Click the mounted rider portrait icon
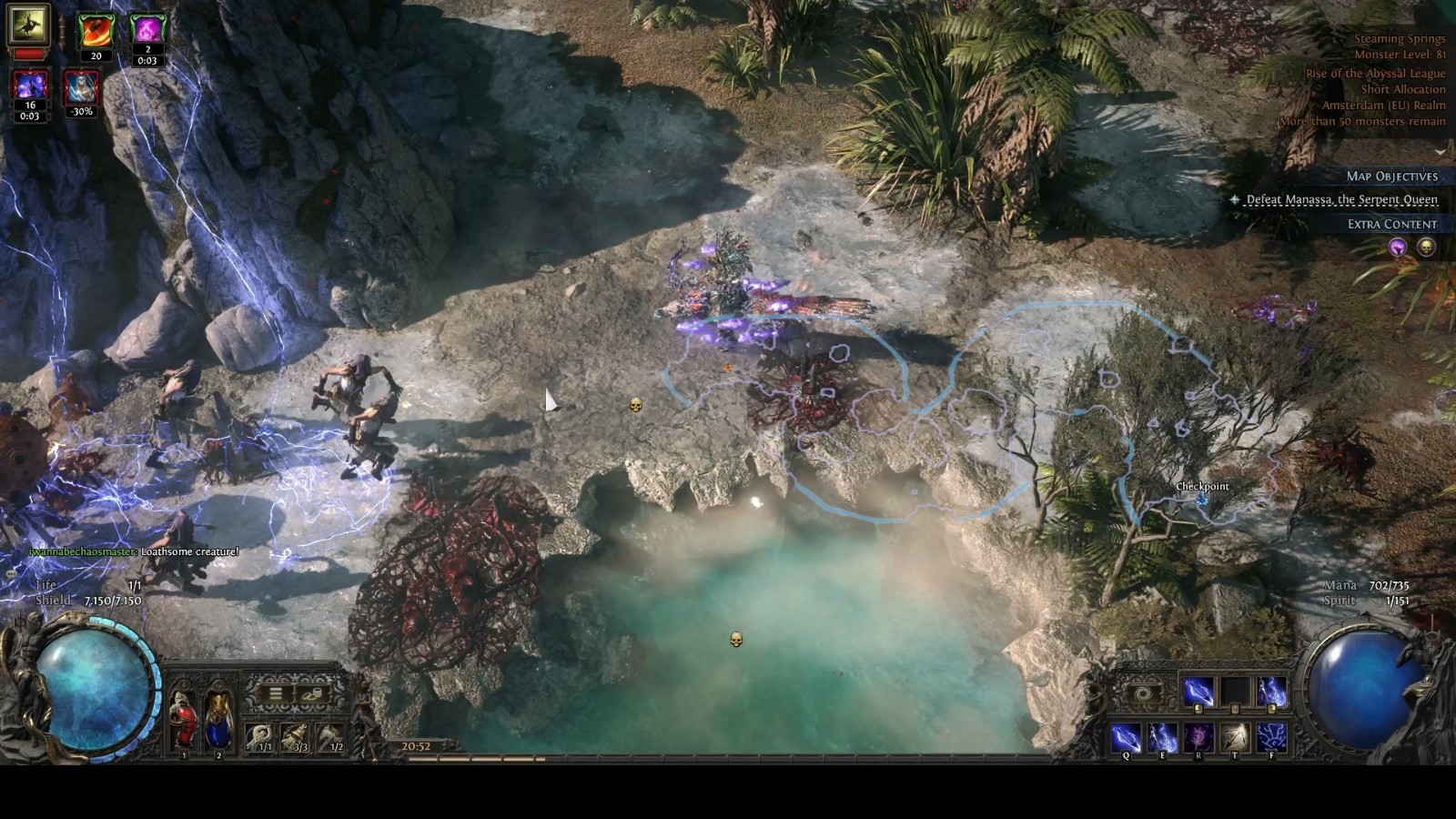The height and width of the screenshot is (819, 1456). [28, 25]
